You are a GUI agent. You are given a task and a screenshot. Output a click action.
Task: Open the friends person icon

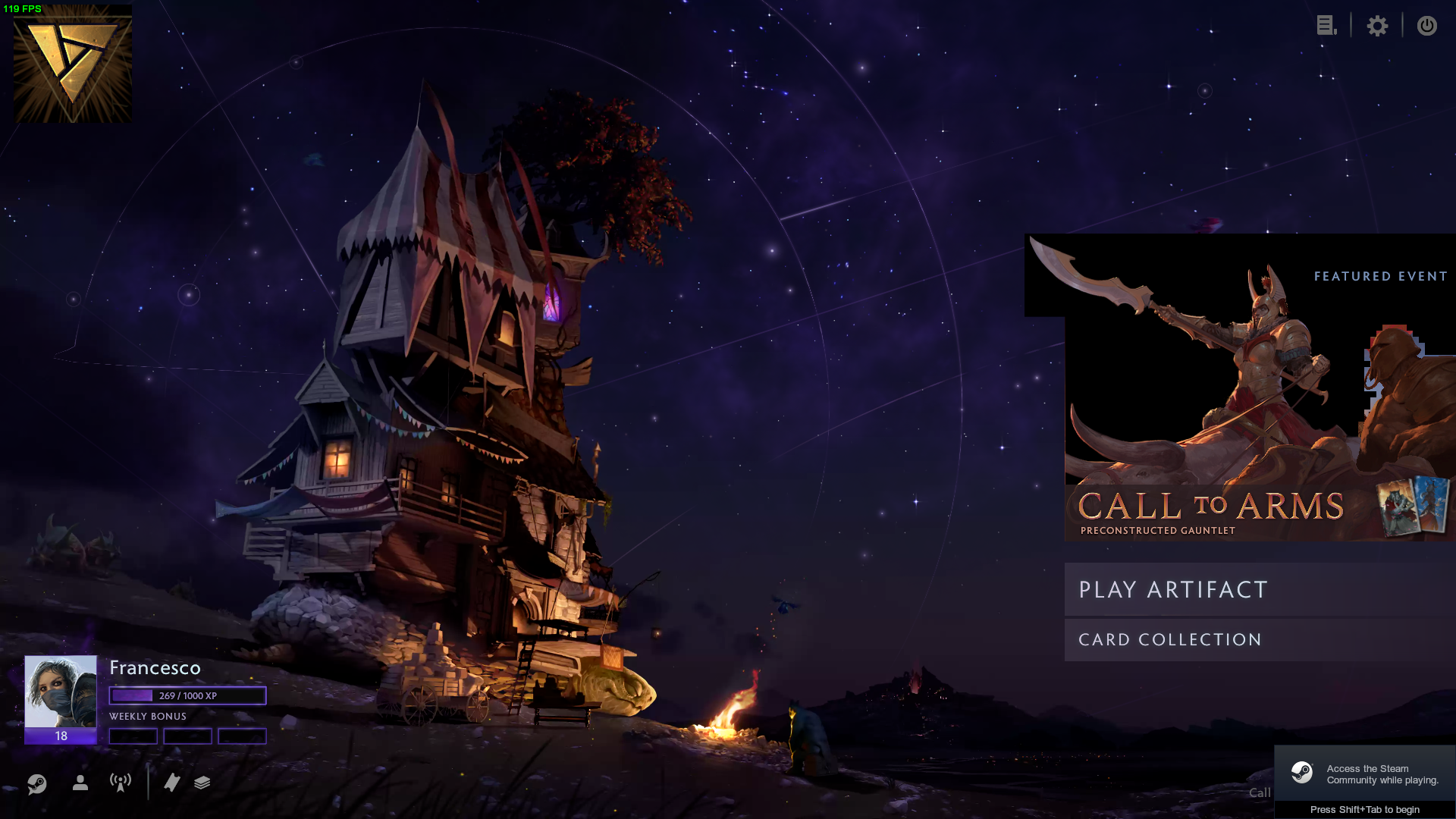(80, 783)
